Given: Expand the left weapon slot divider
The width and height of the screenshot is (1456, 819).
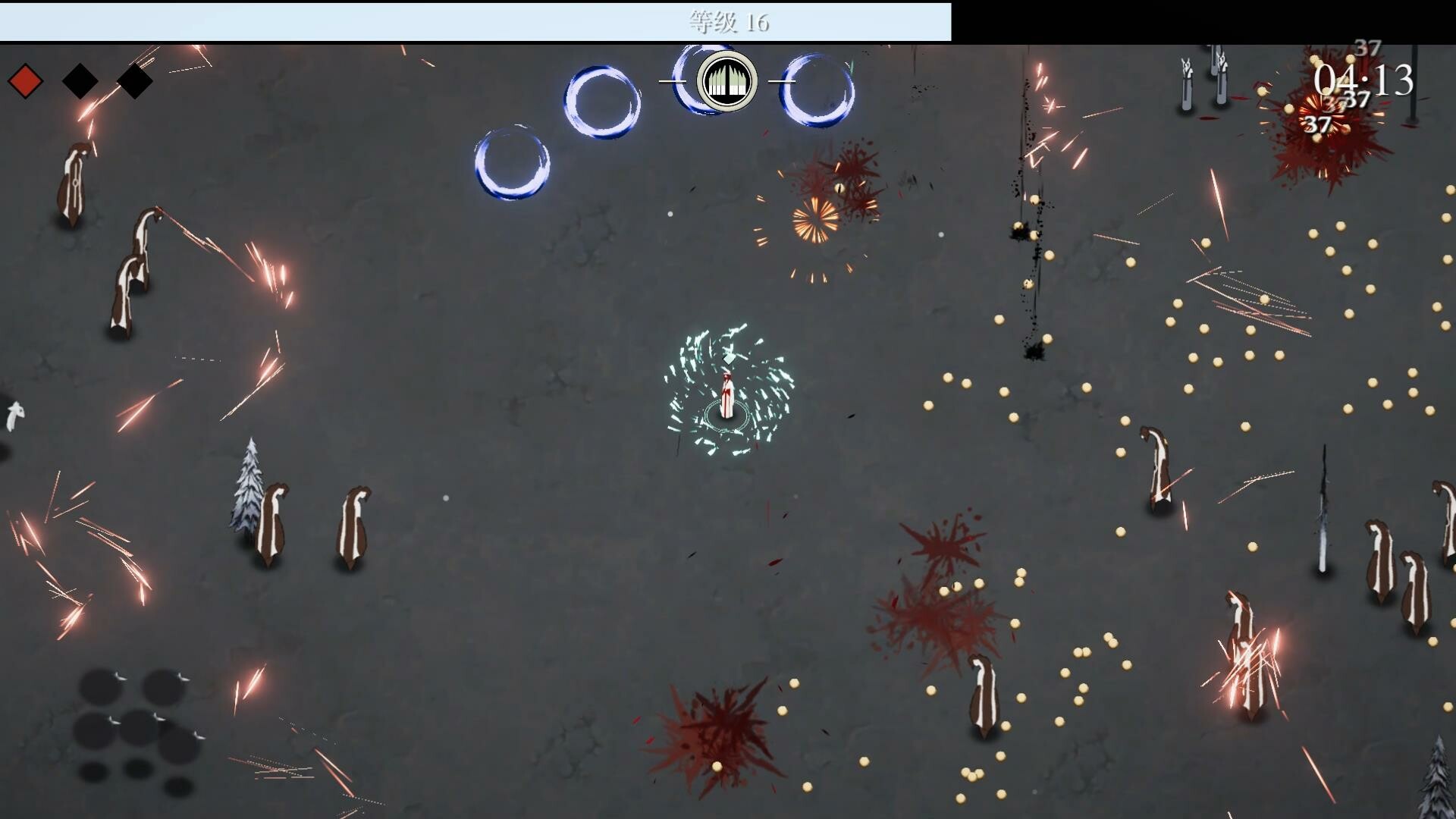Looking at the screenshot, I should tap(672, 82).
